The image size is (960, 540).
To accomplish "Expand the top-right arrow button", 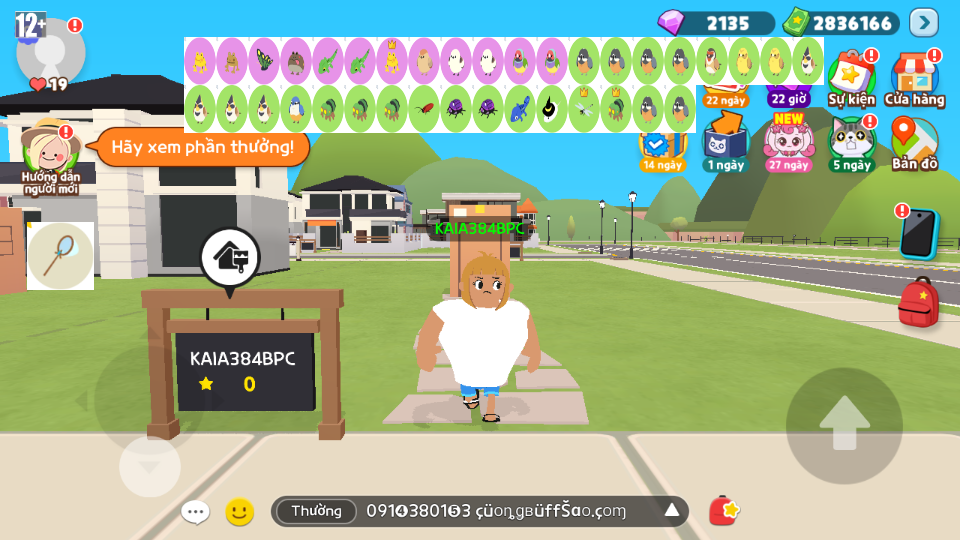I will click(x=923, y=22).
